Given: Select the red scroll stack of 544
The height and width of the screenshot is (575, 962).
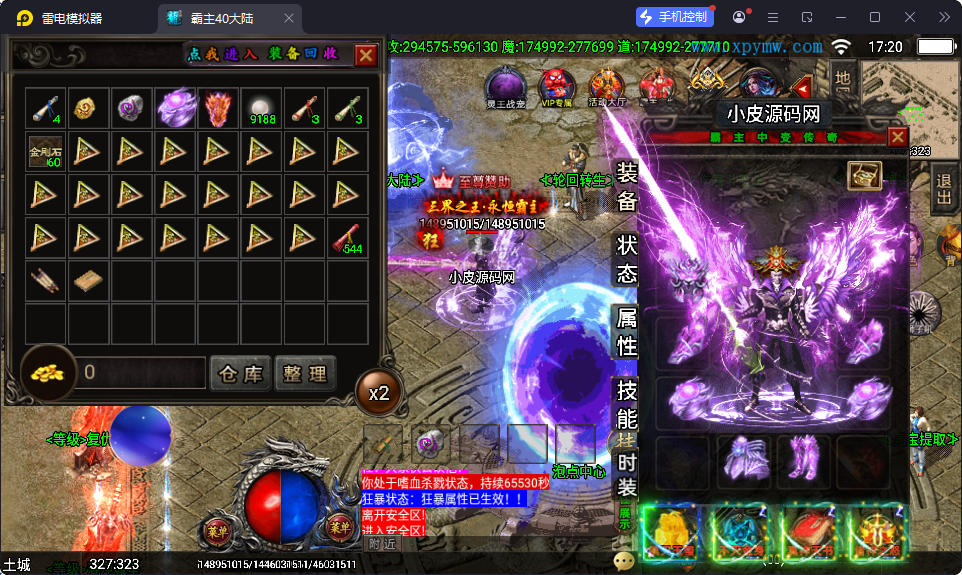Looking at the screenshot, I should pos(348,238).
